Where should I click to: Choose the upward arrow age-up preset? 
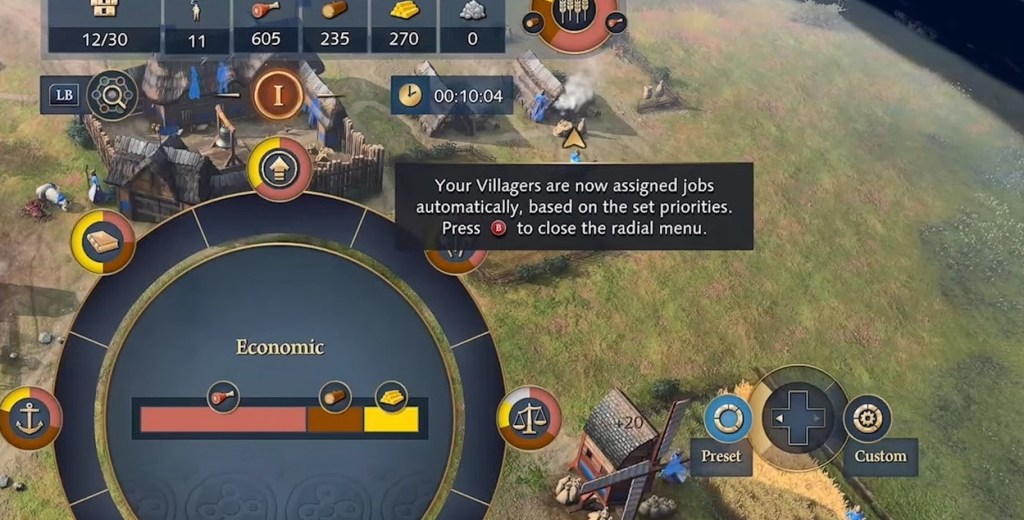(279, 168)
